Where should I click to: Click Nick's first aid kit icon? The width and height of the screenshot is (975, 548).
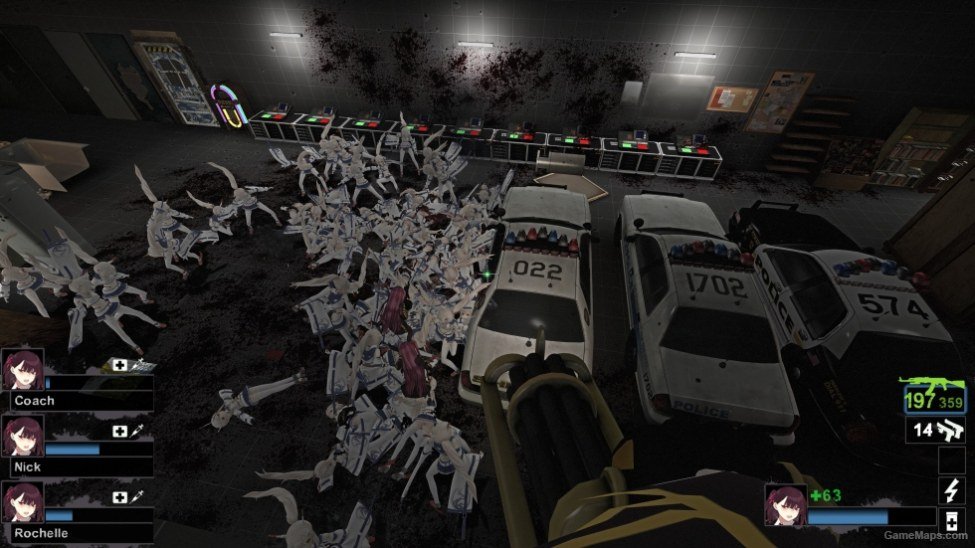coord(120,431)
